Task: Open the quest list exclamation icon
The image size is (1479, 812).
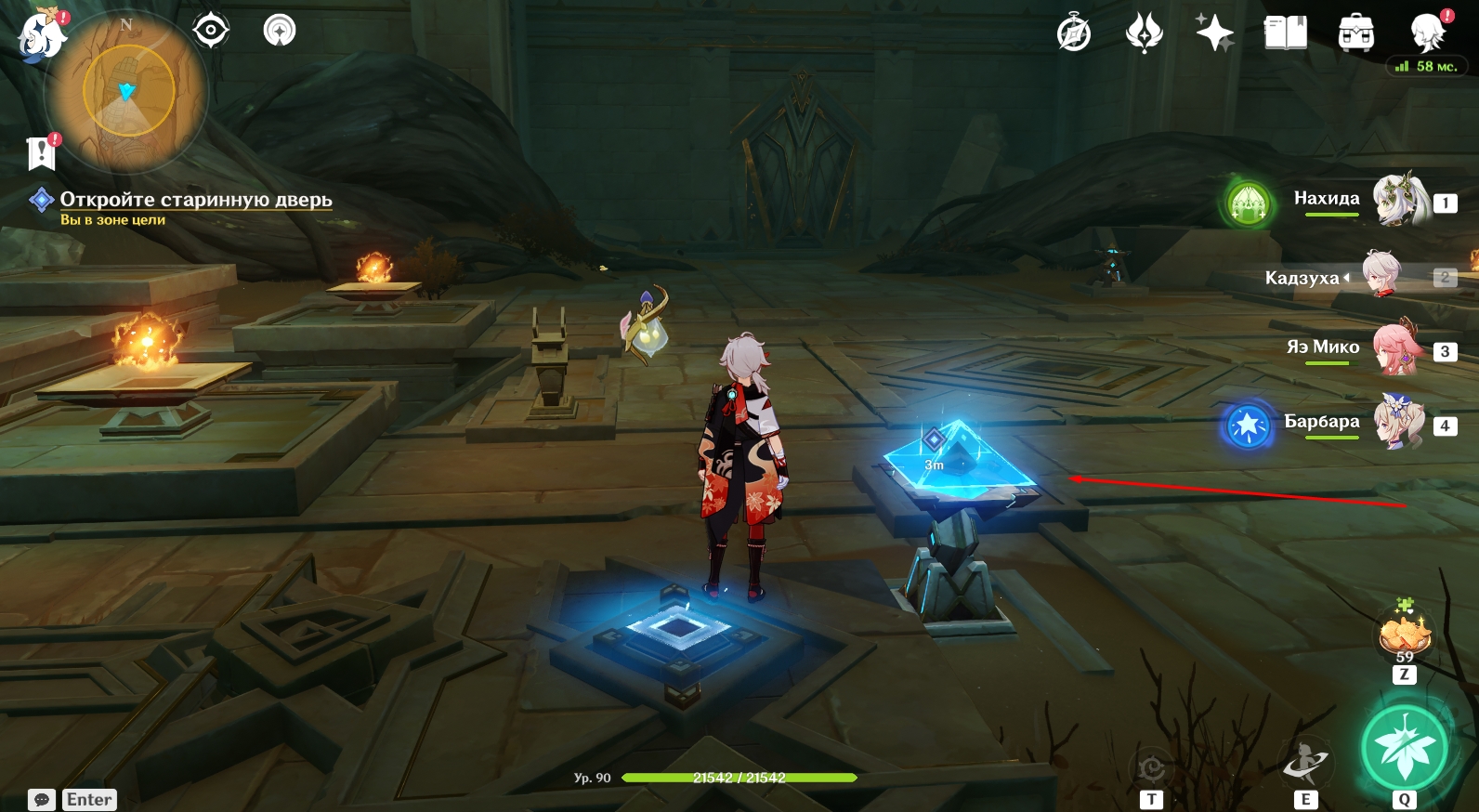Action: [42, 152]
